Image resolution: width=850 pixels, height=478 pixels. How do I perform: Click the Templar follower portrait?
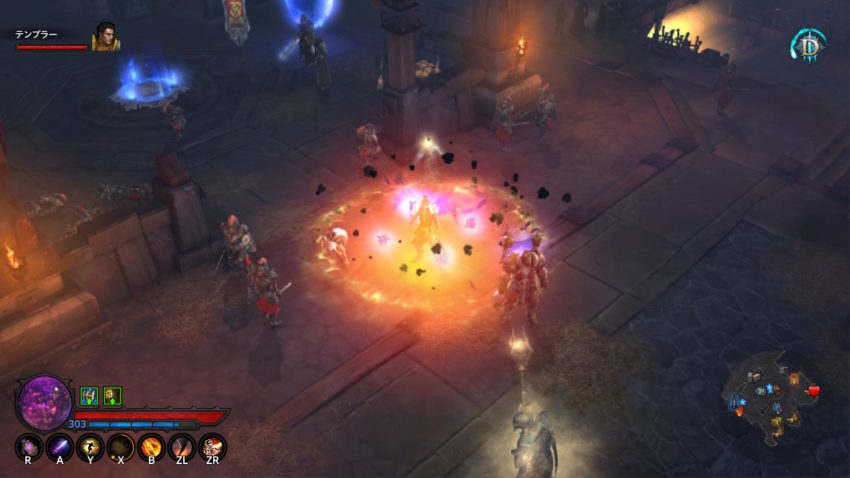tap(106, 37)
